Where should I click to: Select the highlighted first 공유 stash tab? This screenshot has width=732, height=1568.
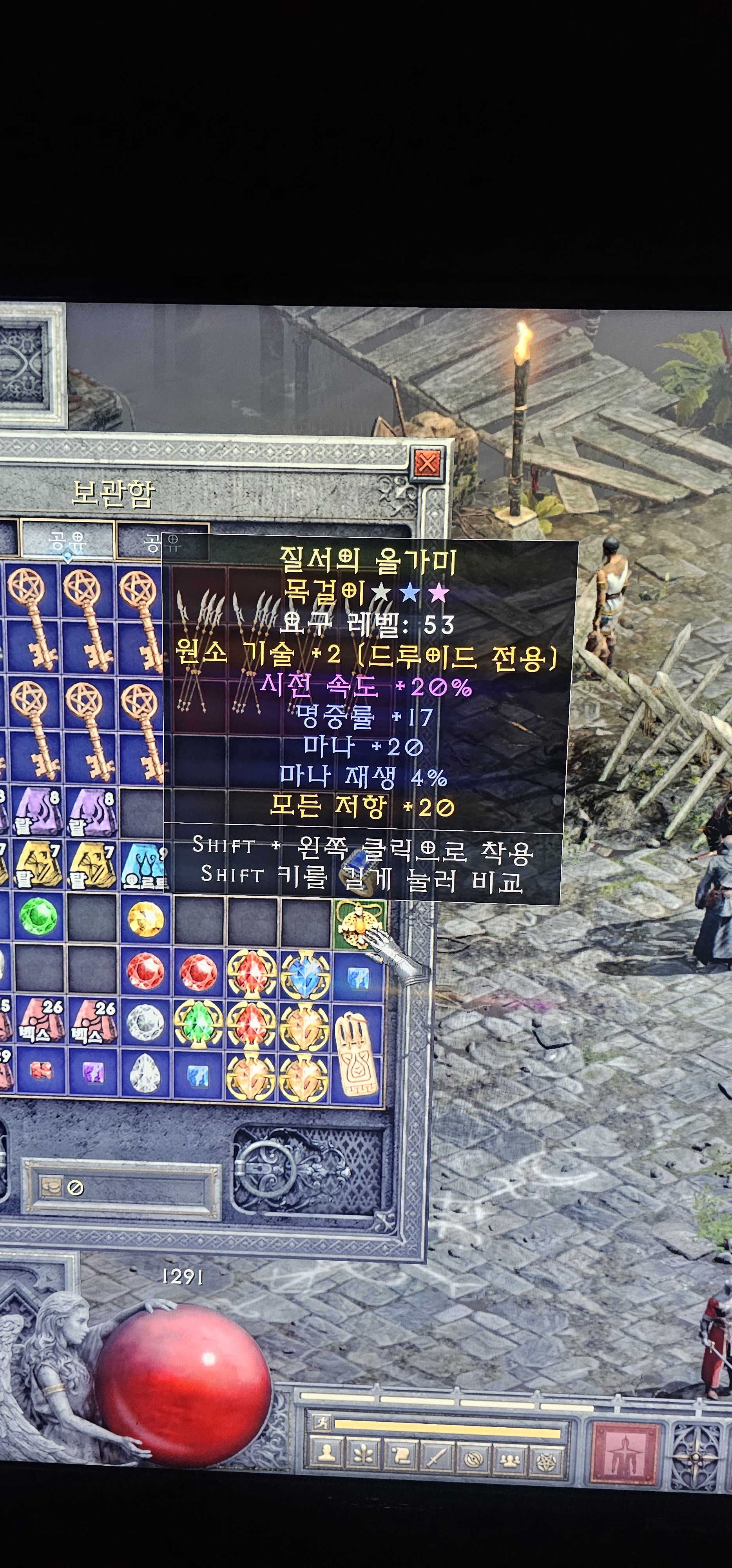[67, 541]
